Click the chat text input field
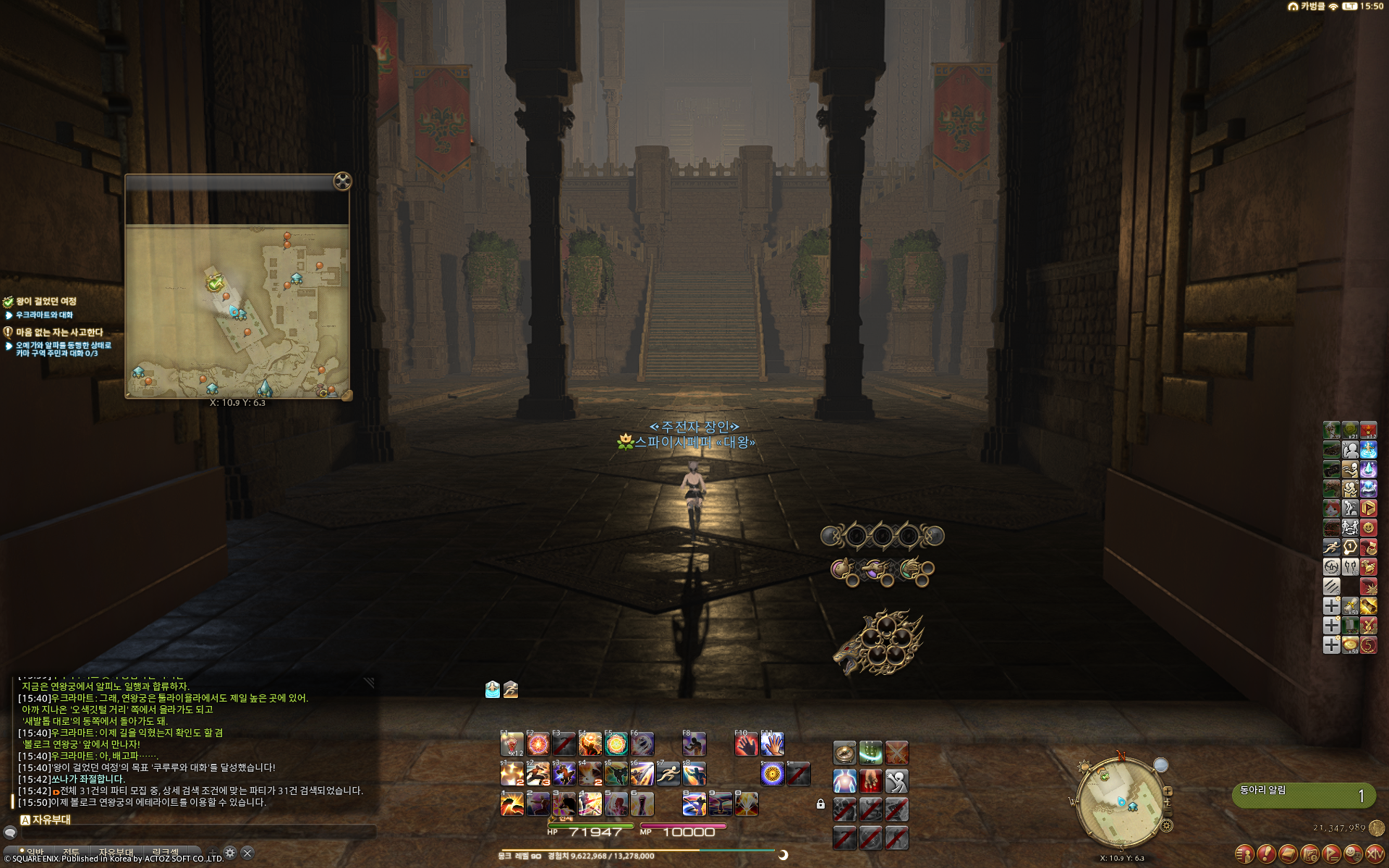Screen dimensions: 1389x868 coord(195,833)
